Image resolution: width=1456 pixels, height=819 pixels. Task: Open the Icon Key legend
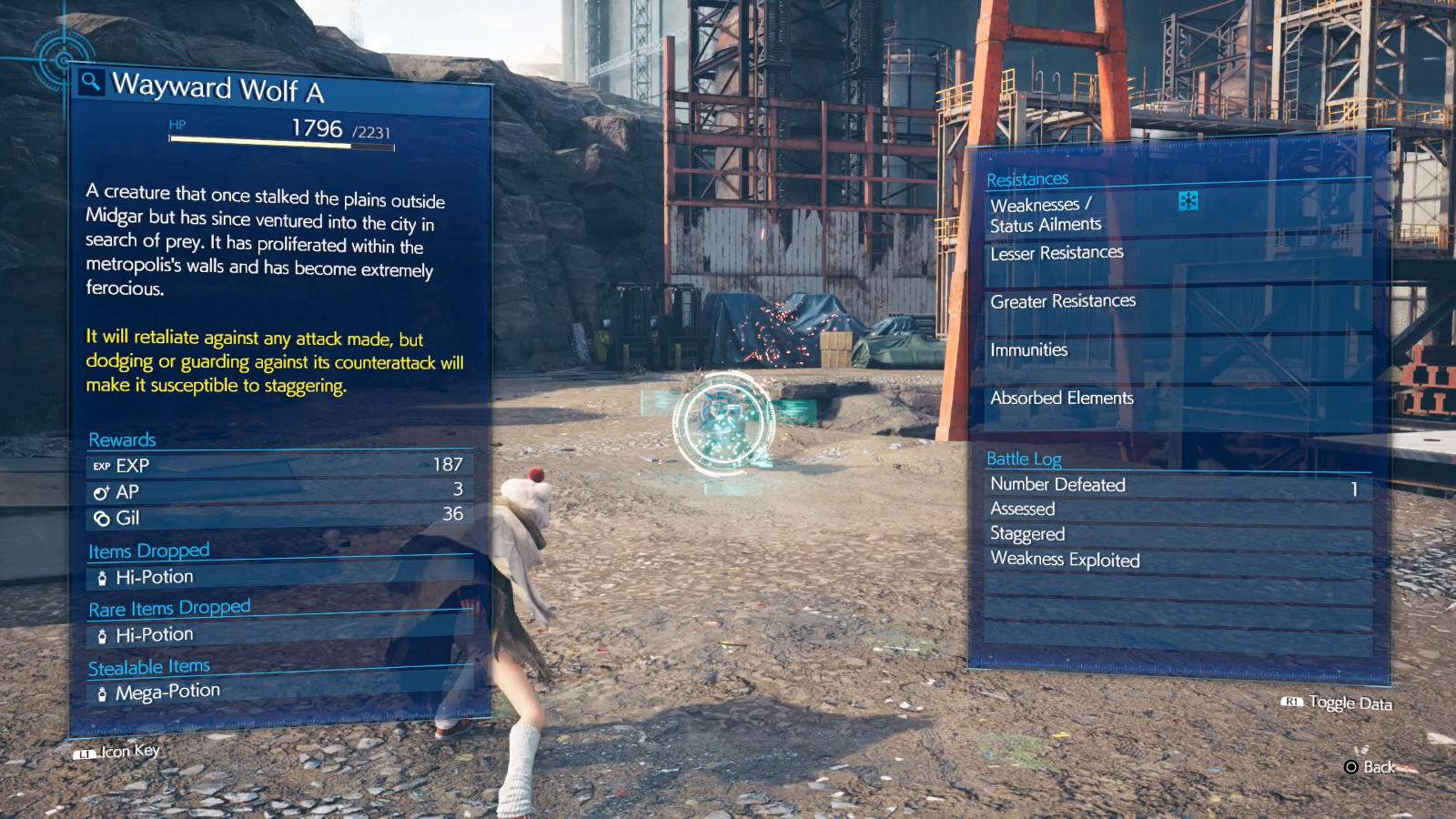(118, 752)
